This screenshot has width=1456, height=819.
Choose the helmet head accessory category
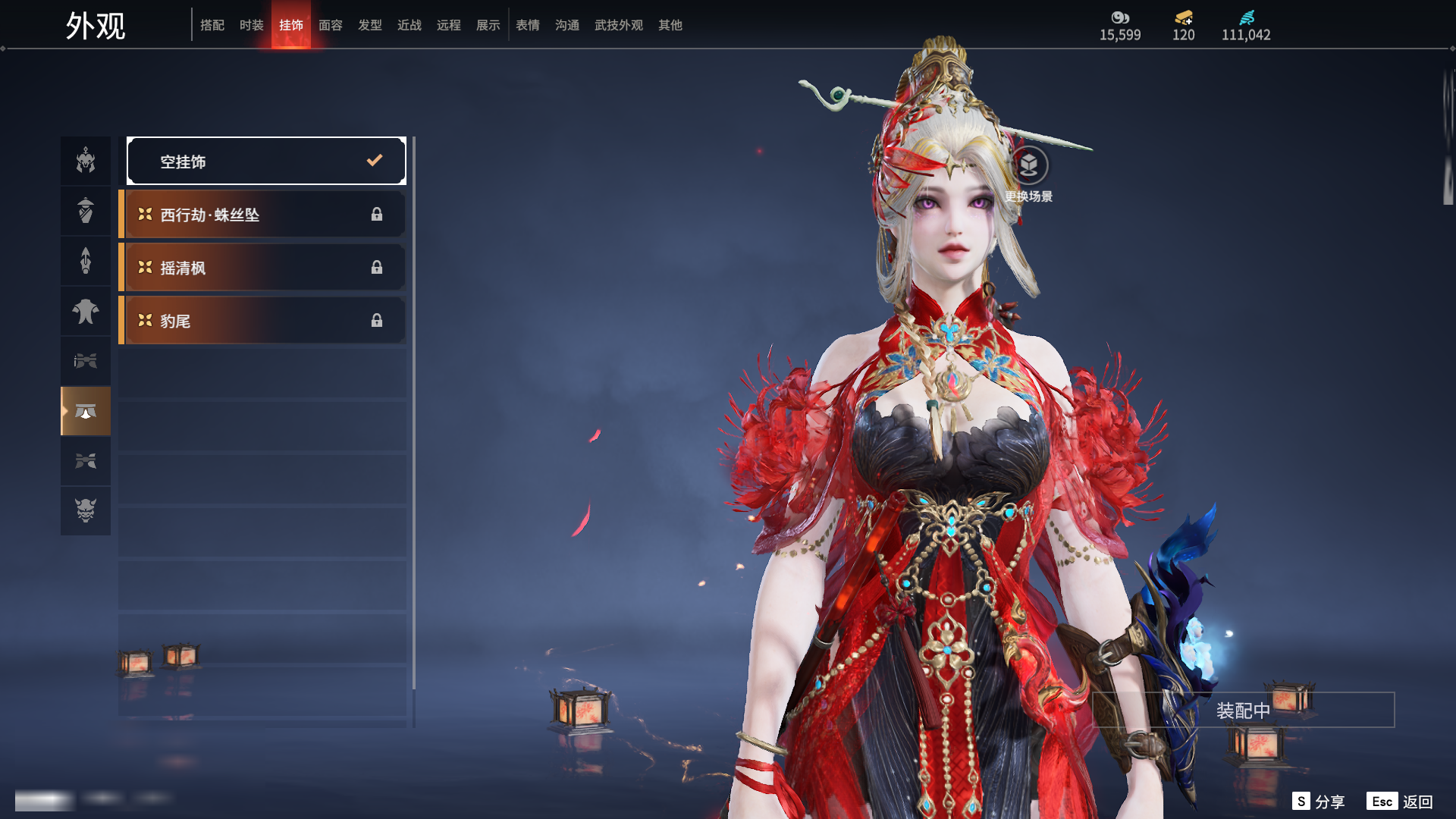(86, 161)
